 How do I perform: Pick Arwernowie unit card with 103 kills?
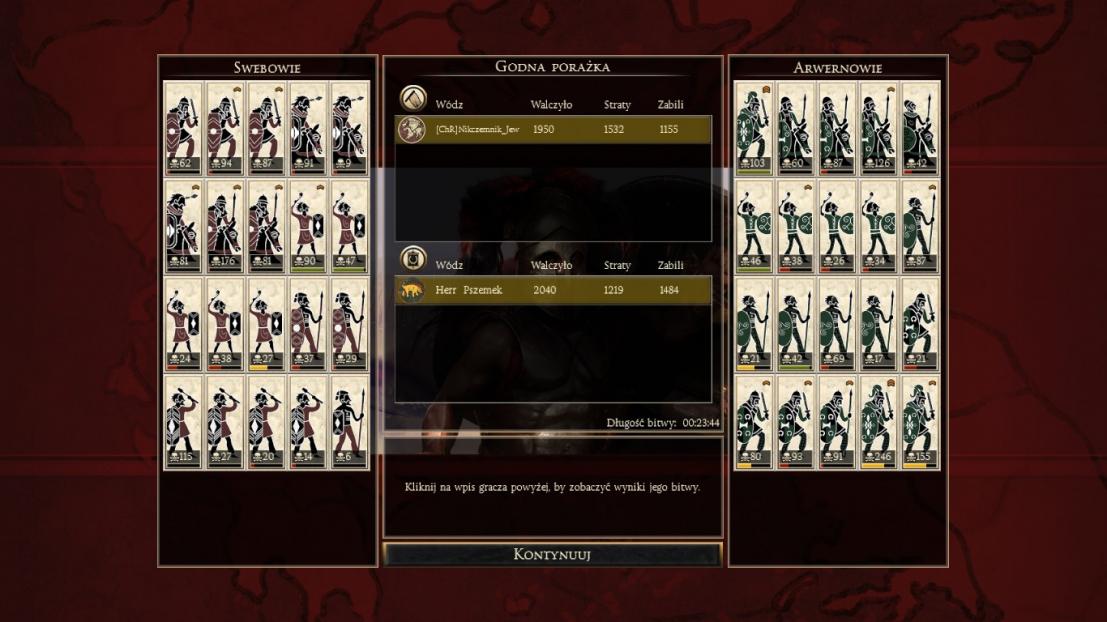pos(754,128)
